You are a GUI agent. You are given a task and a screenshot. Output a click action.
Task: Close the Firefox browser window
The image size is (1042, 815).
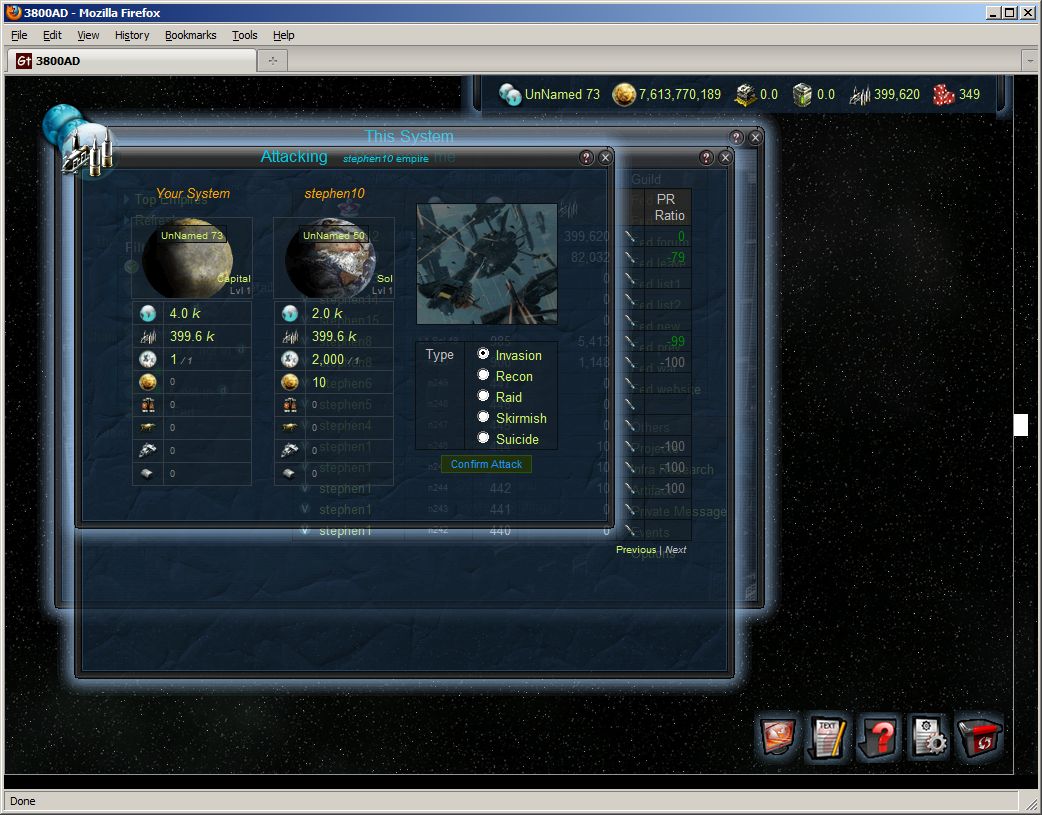click(1029, 13)
